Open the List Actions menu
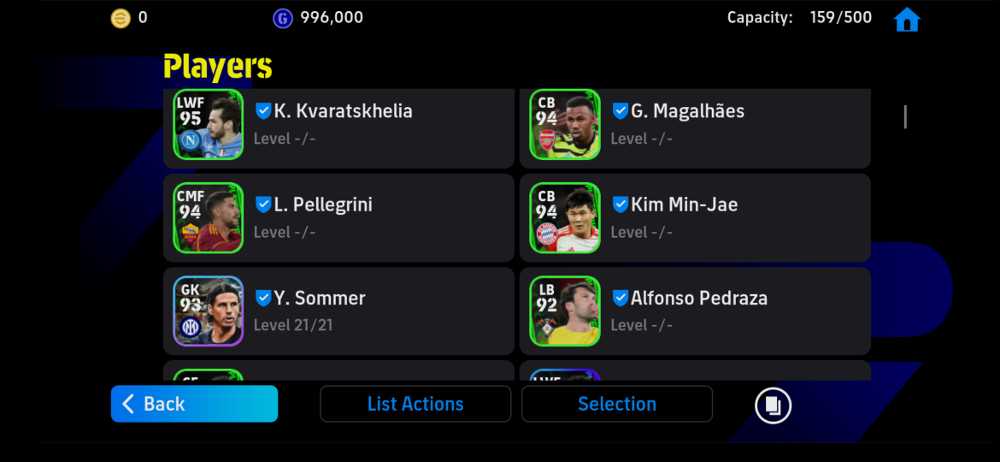1000x462 pixels. (x=415, y=404)
